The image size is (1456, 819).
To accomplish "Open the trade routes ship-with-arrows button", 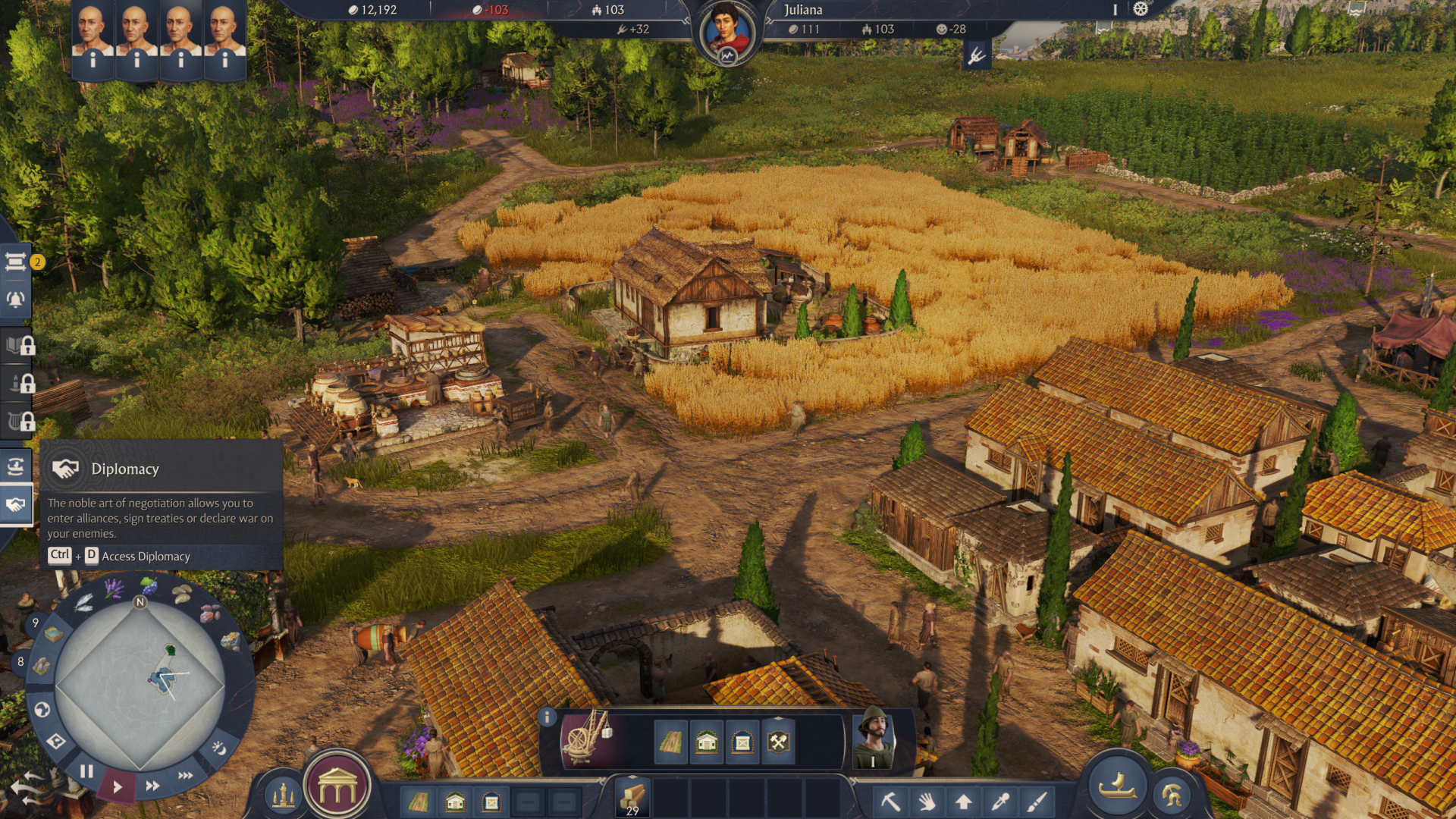I will coord(16,466).
